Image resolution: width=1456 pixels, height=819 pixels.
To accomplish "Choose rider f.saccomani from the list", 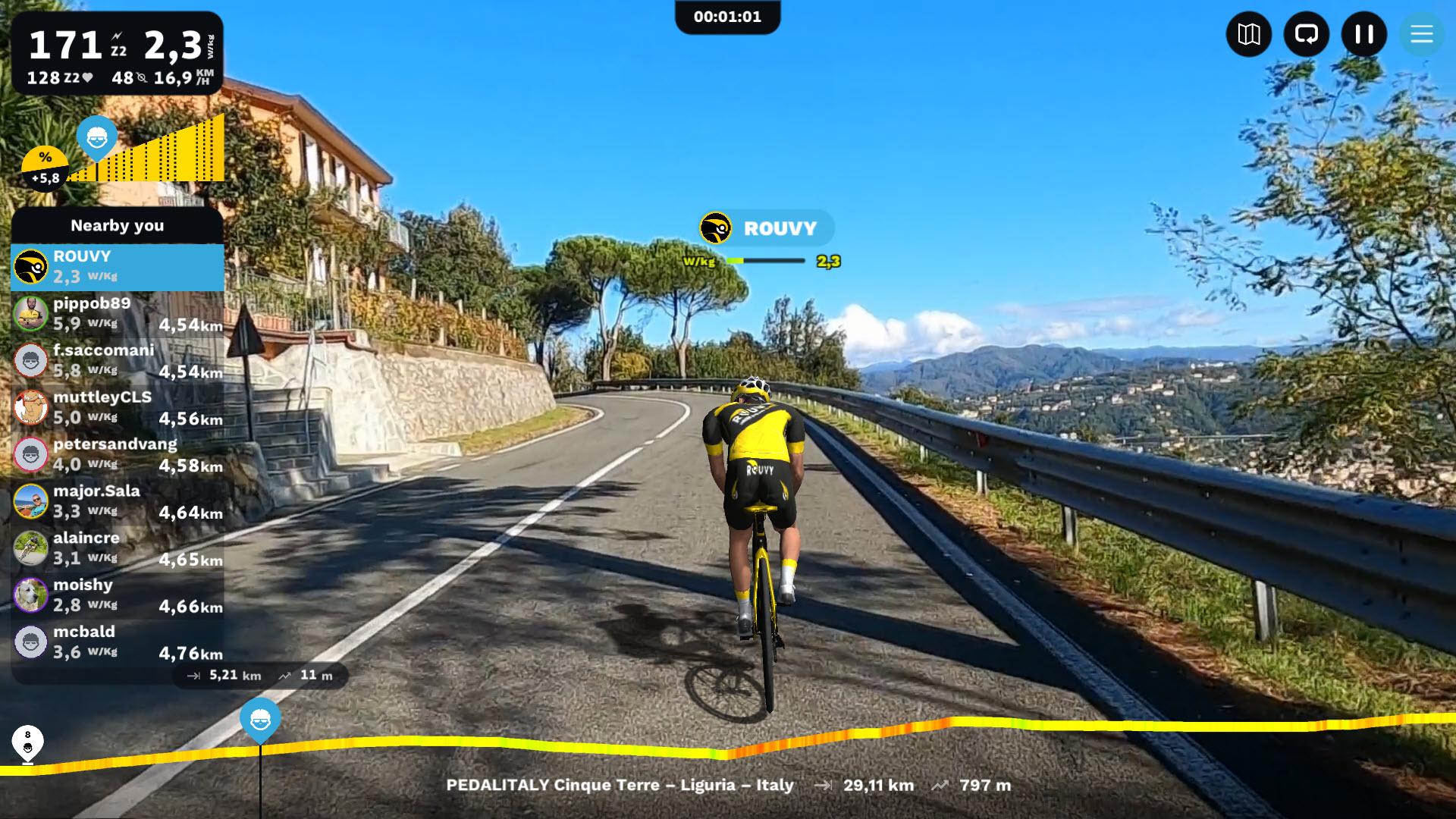I will [x=118, y=361].
